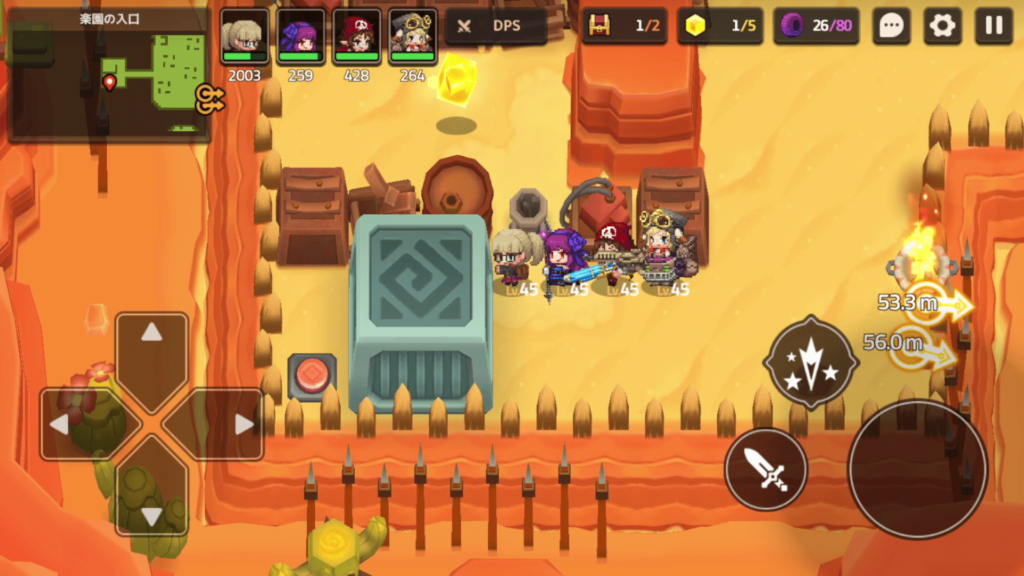Tap the large round action button

917,467
